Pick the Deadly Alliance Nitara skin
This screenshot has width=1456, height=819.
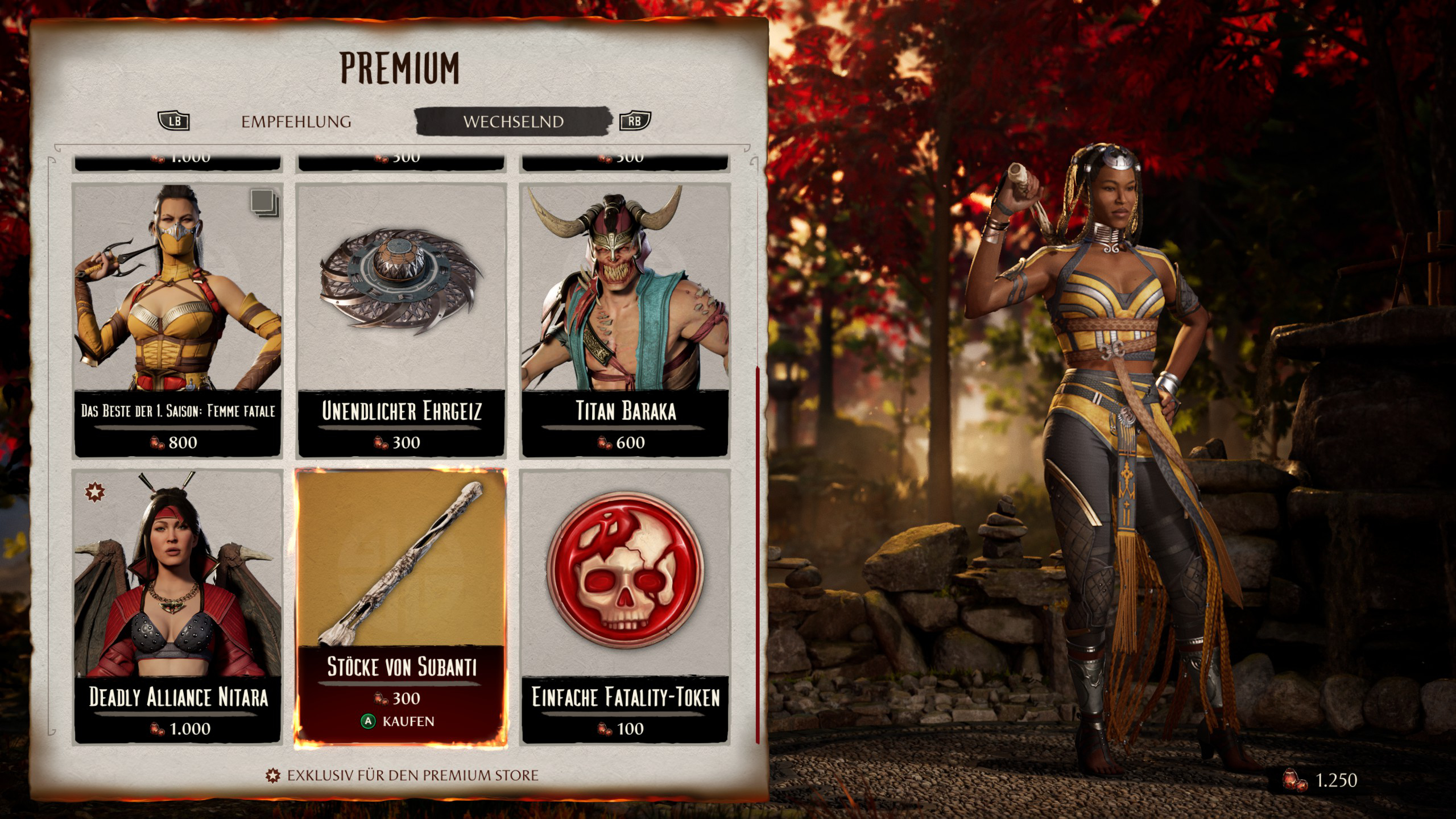click(177, 606)
